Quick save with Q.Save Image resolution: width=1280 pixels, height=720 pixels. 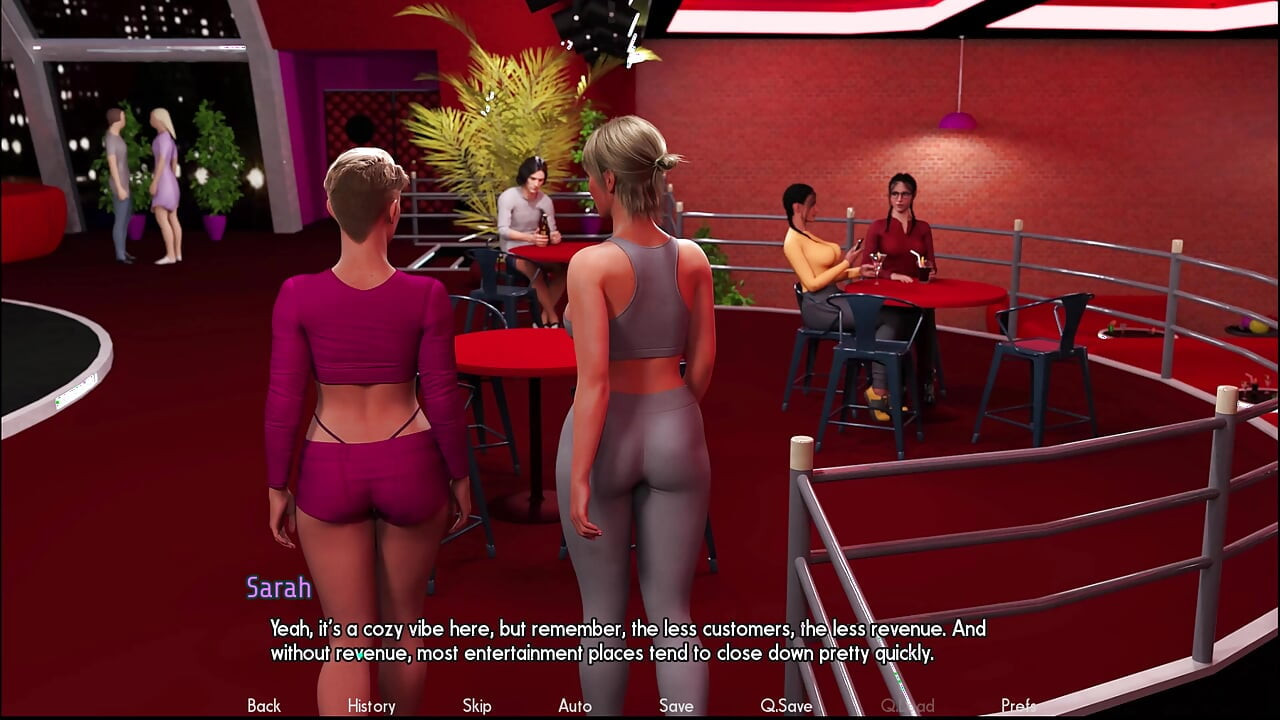(786, 706)
